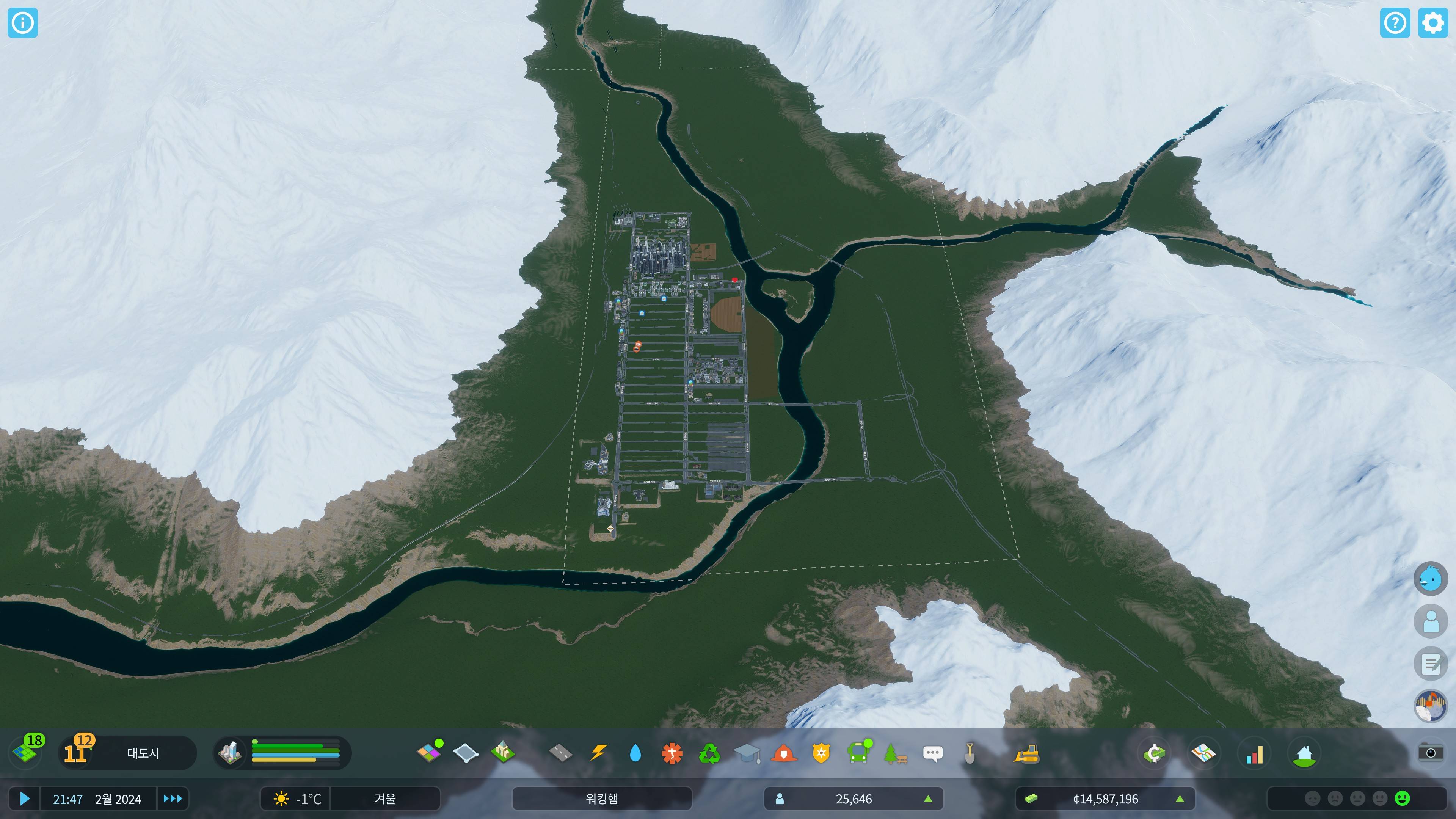Viewport: 1456px width, 819px height.
Task: Open the gear settings menu
Action: point(1432,23)
